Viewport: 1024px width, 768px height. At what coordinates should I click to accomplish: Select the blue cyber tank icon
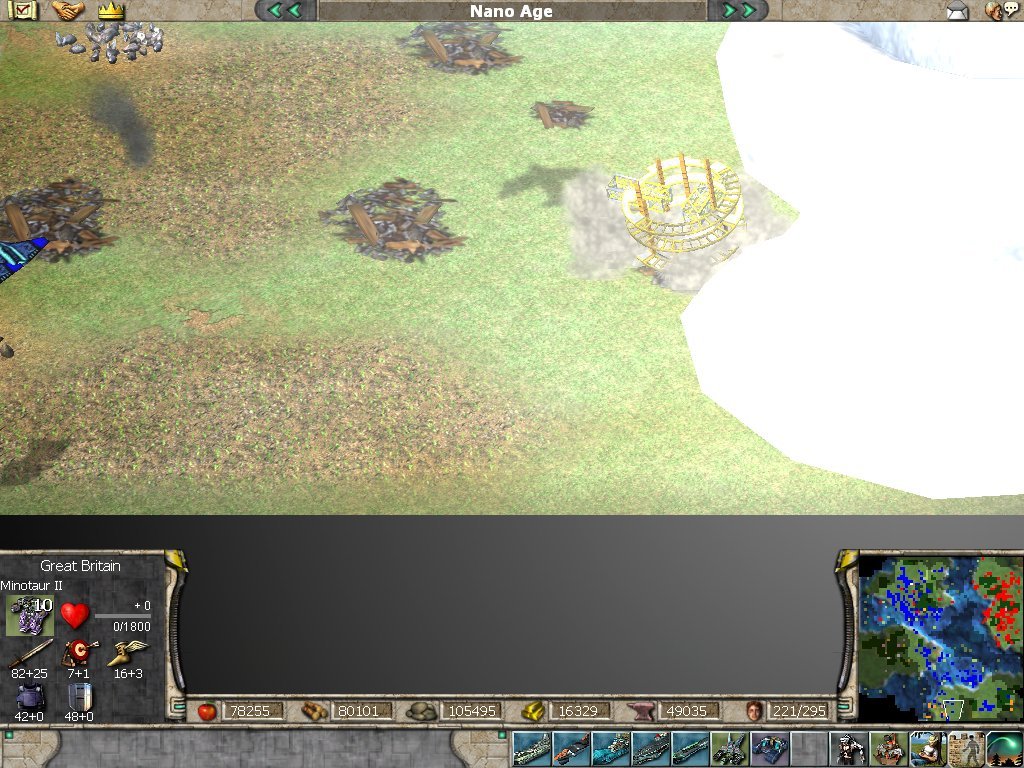[x=769, y=748]
